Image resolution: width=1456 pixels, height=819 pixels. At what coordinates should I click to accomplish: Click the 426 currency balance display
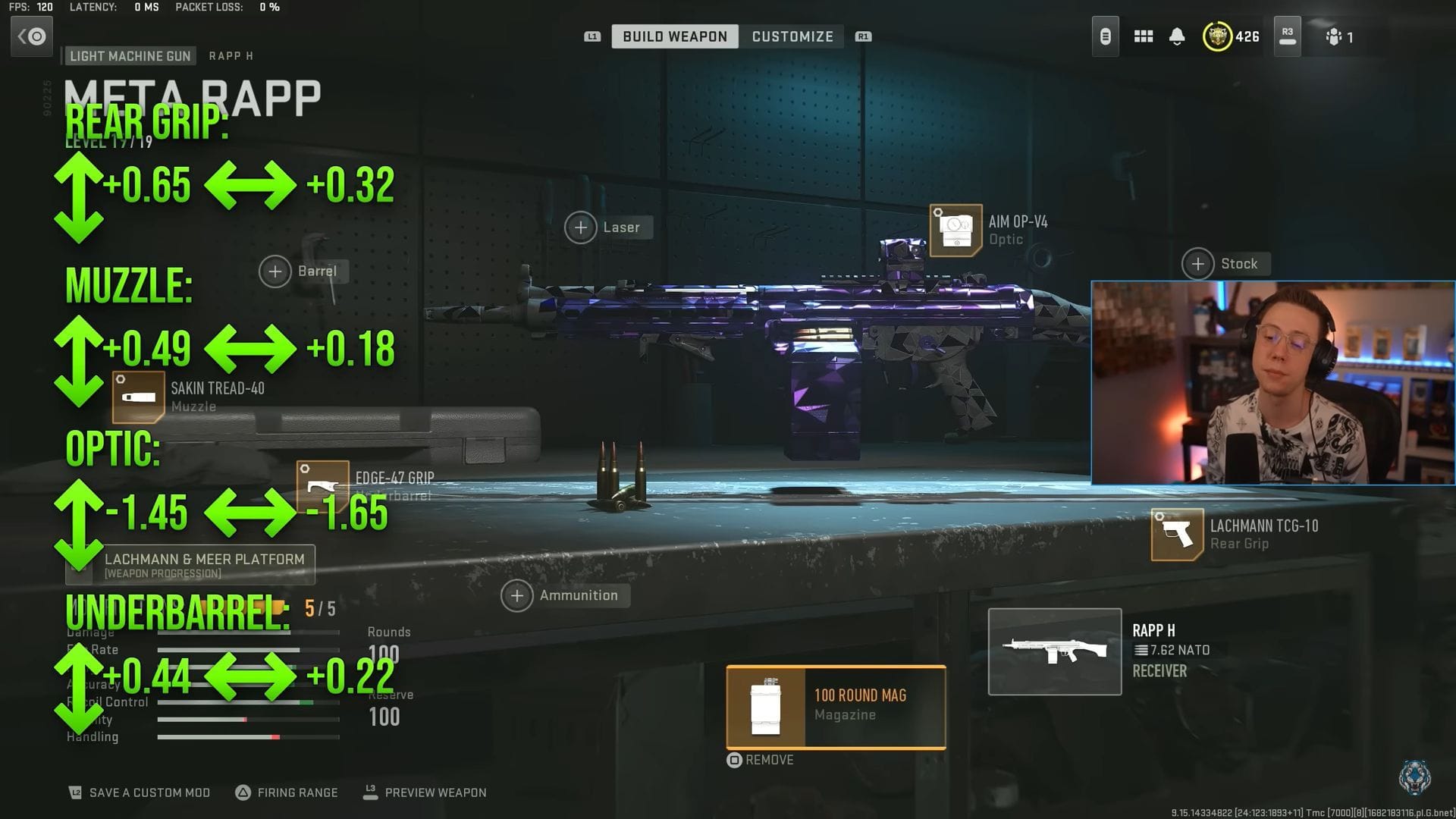(1231, 36)
